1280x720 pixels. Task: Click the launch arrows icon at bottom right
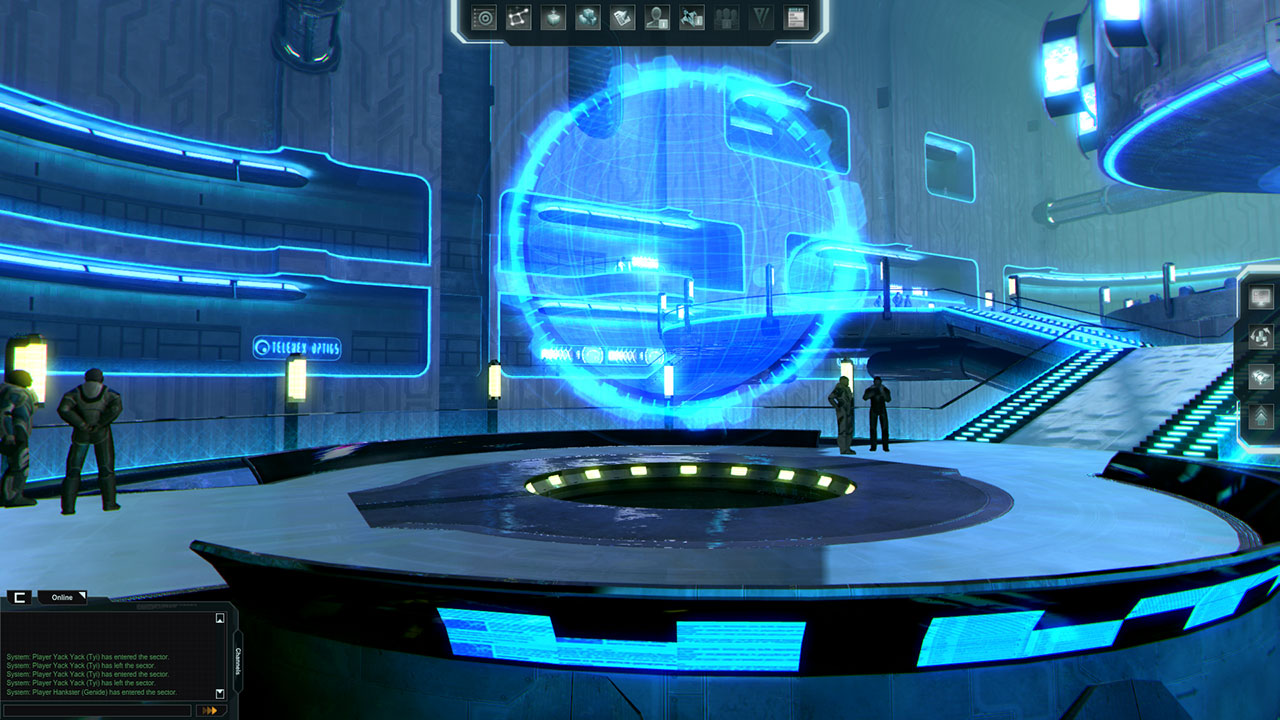pyautogui.click(x=1261, y=415)
